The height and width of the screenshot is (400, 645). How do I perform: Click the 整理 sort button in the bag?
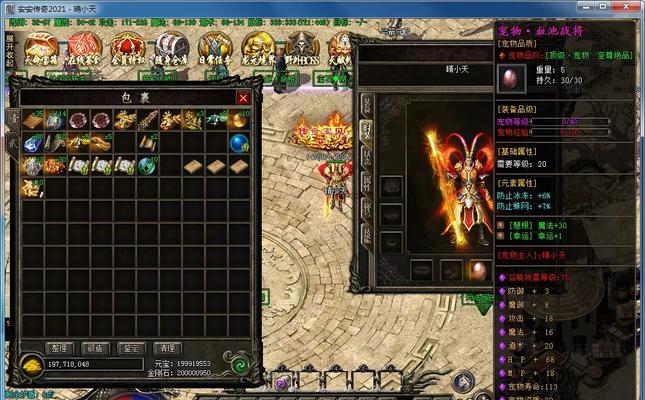point(60,348)
